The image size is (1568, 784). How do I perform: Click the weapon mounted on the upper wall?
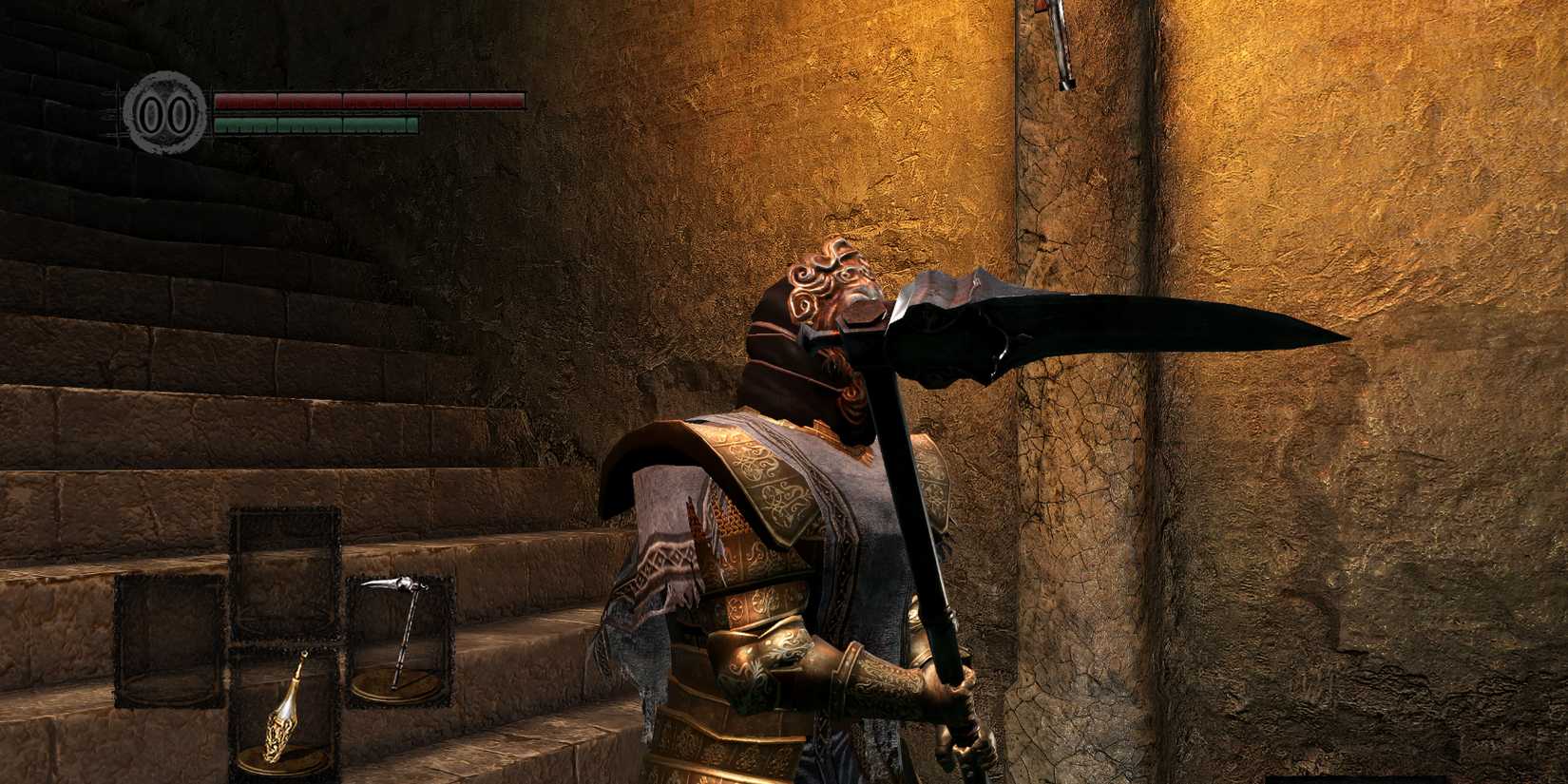coord(1060,43)
